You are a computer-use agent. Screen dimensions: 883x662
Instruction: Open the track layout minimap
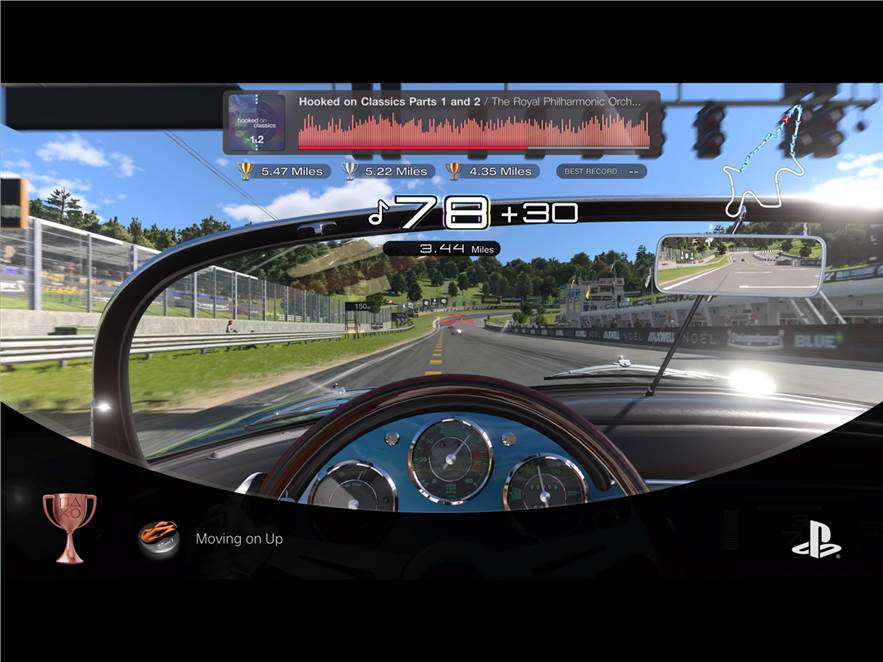(x=769, y=160)
